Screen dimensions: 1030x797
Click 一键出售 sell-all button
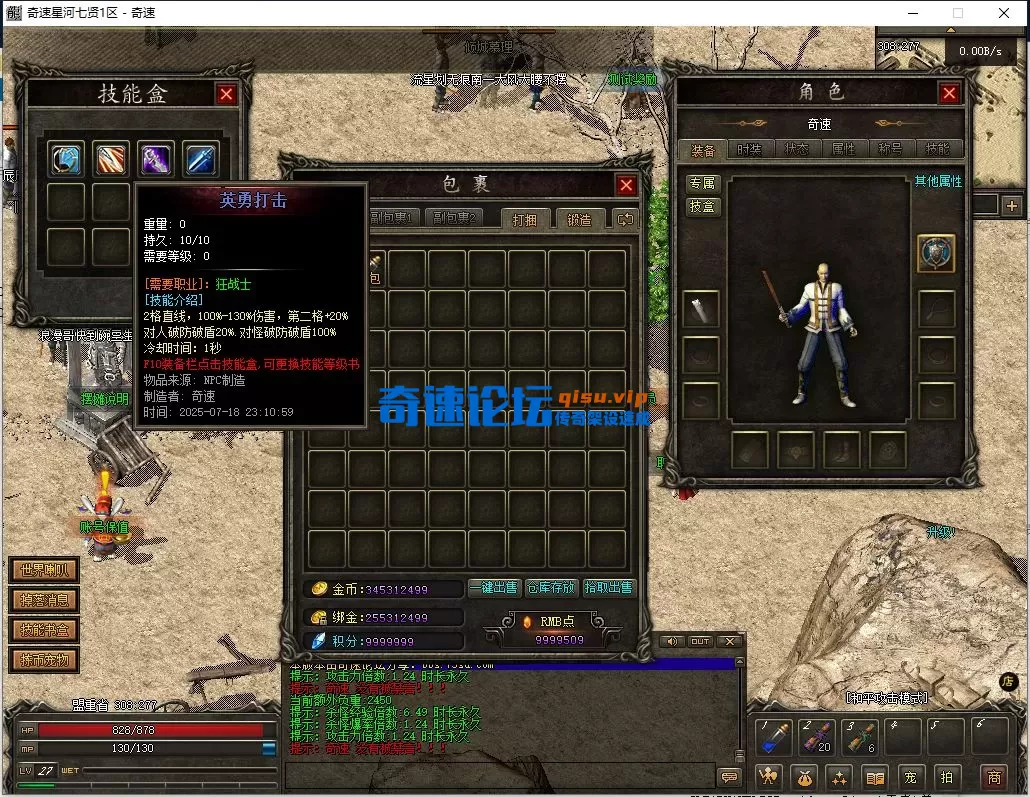(494, 588)
